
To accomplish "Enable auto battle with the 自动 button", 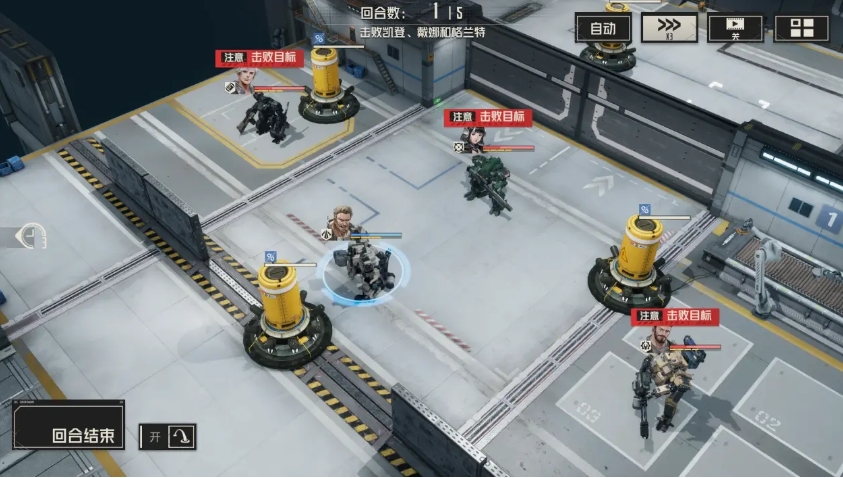I will point(603,28).
